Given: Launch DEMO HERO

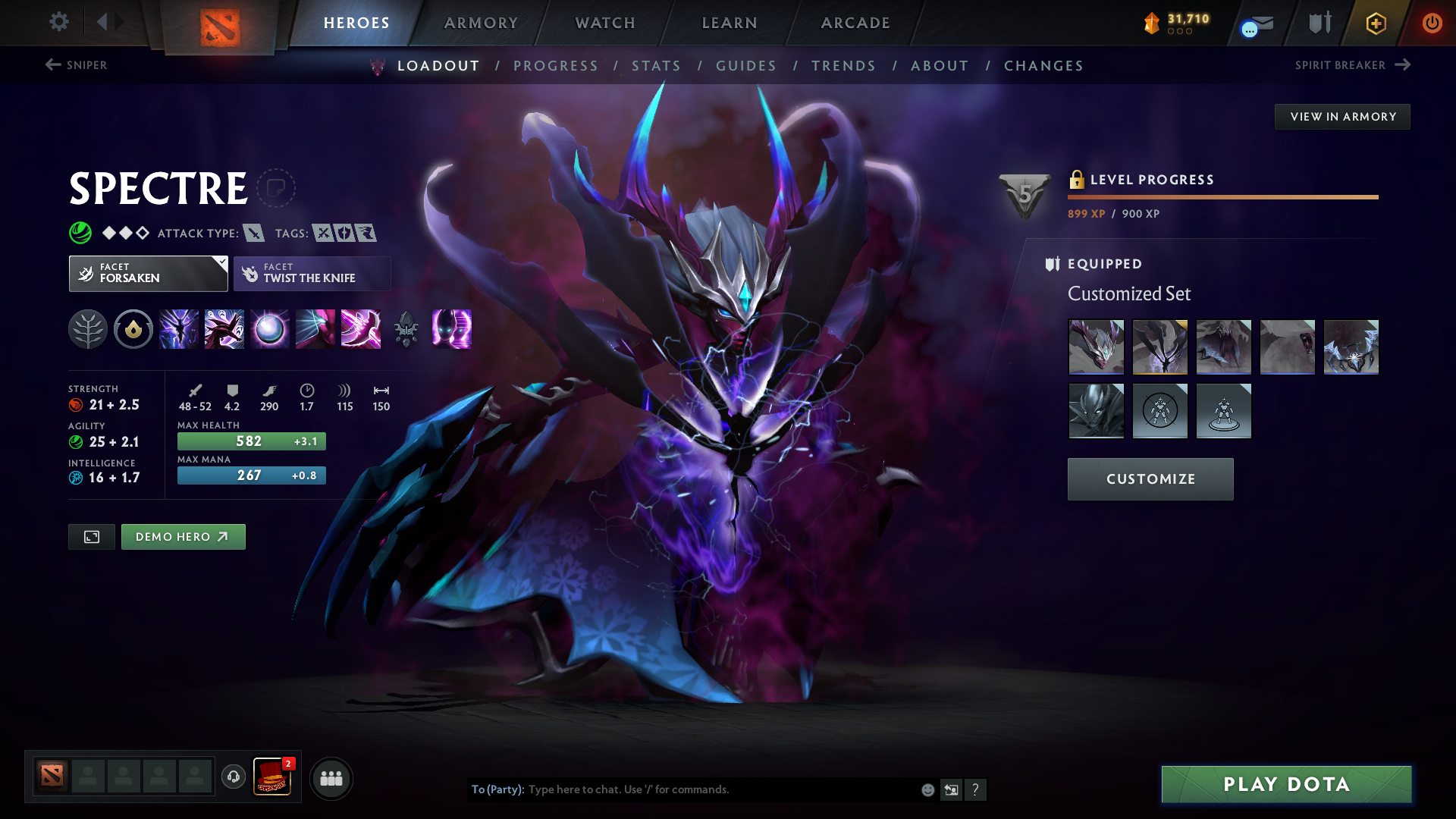Looking at the screenshot, I should click(x=183, y=536).
